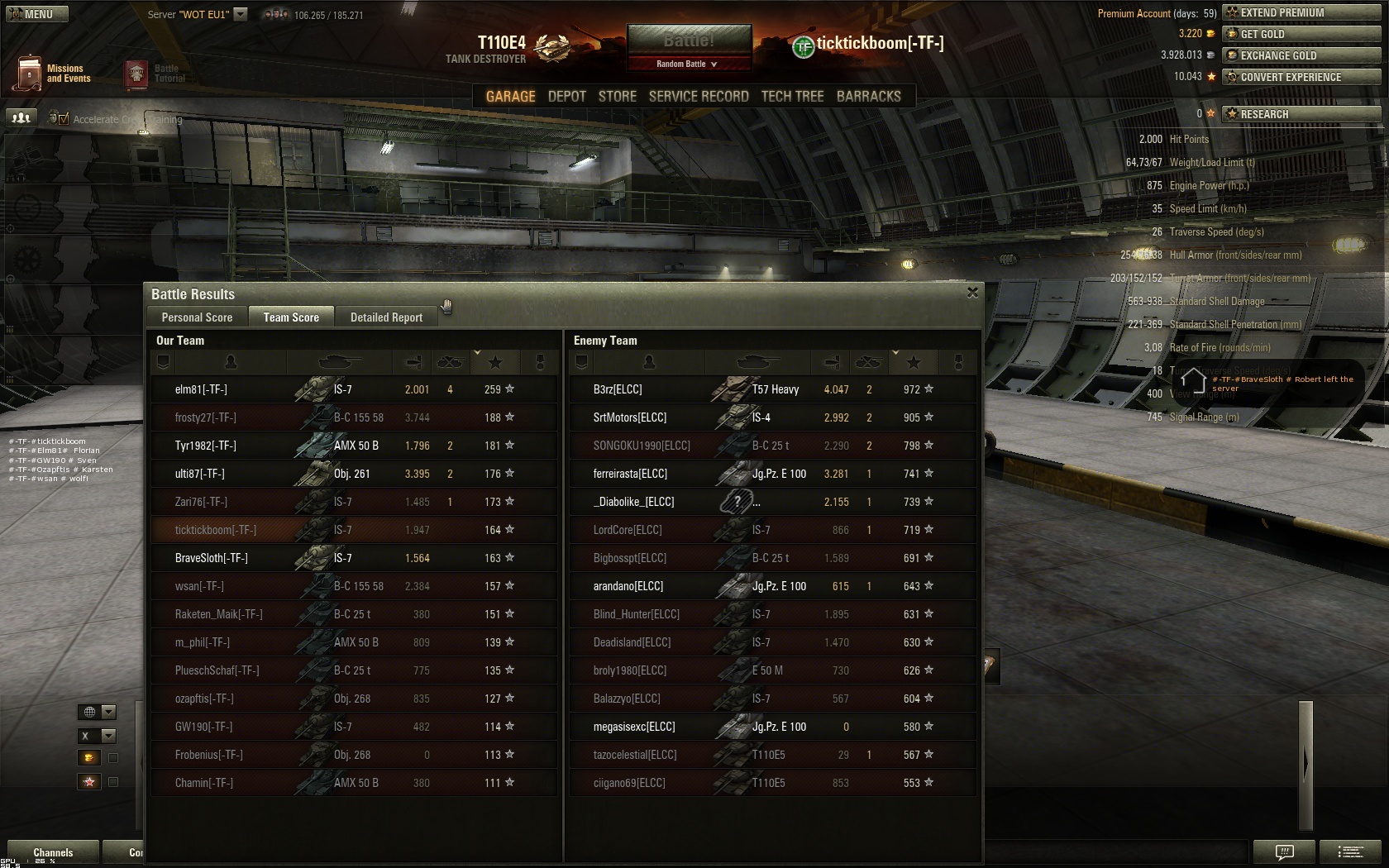Switch to the DEPOT section

[x=566, y=97]
